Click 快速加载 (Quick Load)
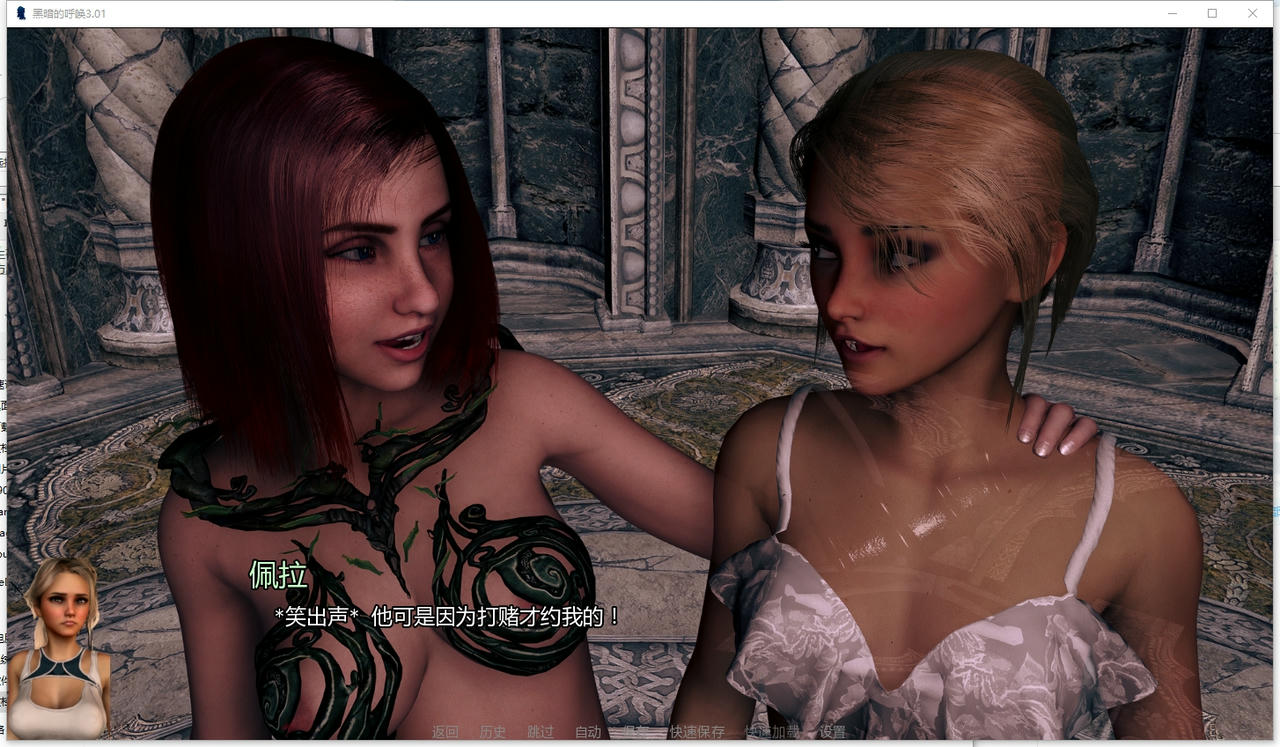Viewport: 1280px width, 747px height. click(x=772, y=732)
